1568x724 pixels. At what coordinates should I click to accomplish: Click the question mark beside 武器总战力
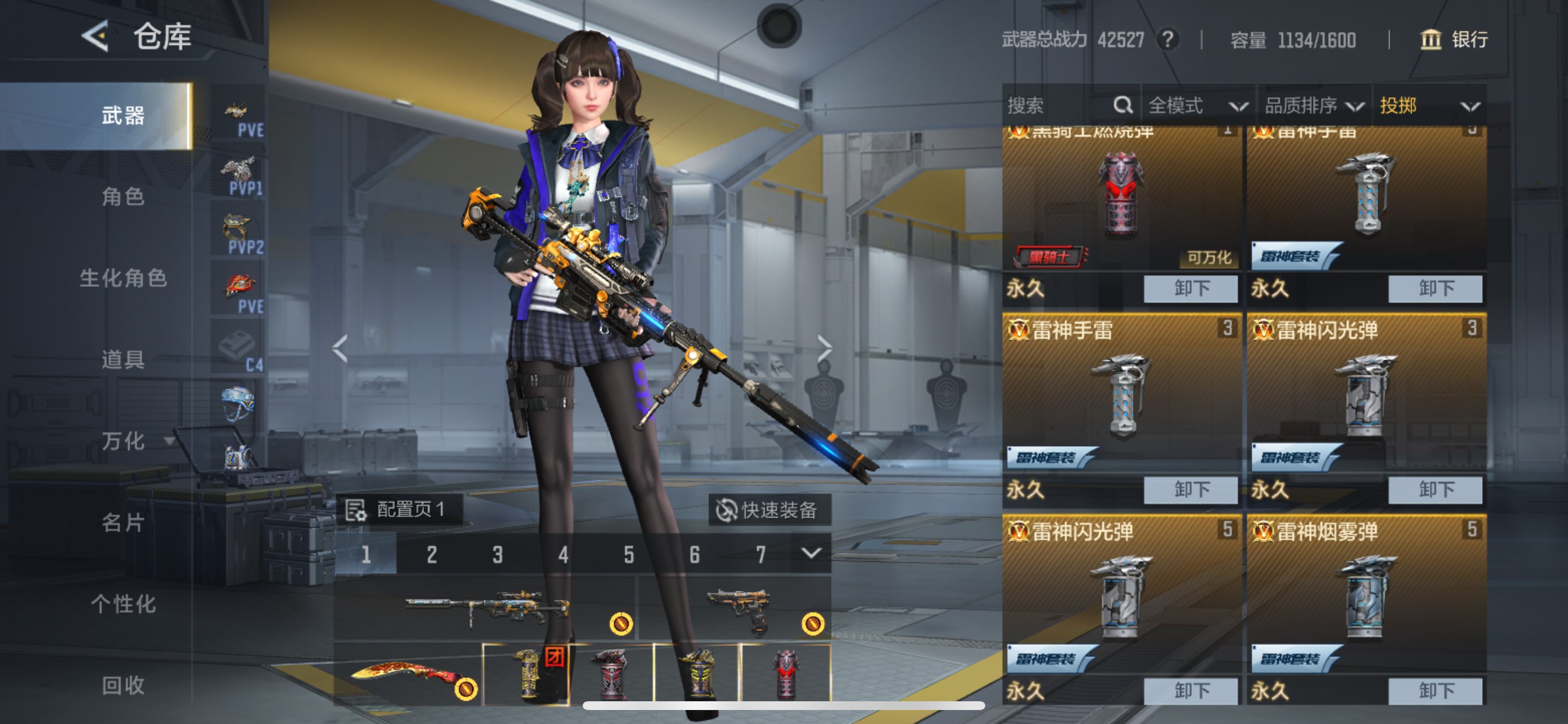click(x=1168, y=40)
